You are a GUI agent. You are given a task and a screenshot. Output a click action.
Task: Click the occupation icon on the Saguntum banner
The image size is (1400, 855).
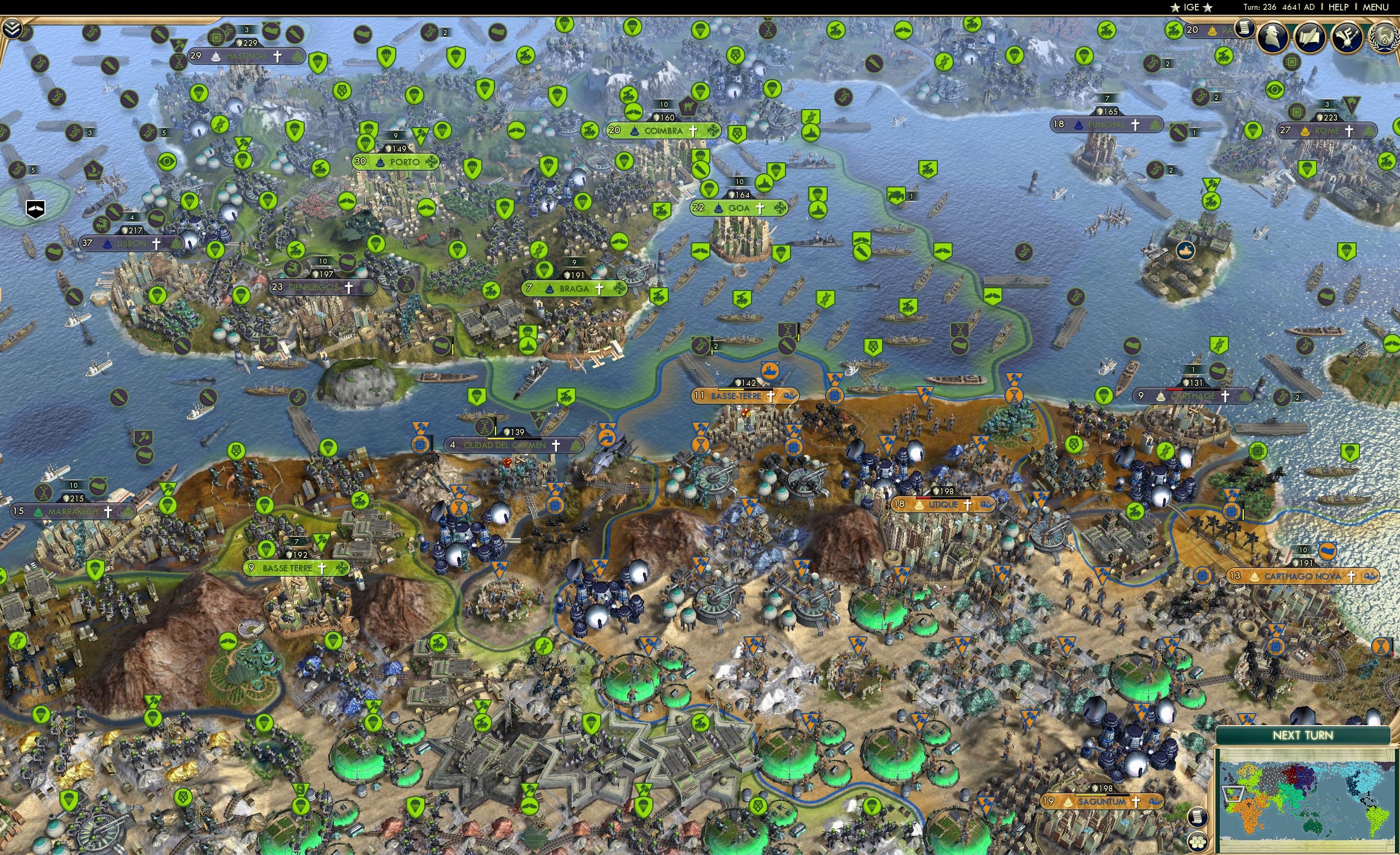click(1156, 803)
